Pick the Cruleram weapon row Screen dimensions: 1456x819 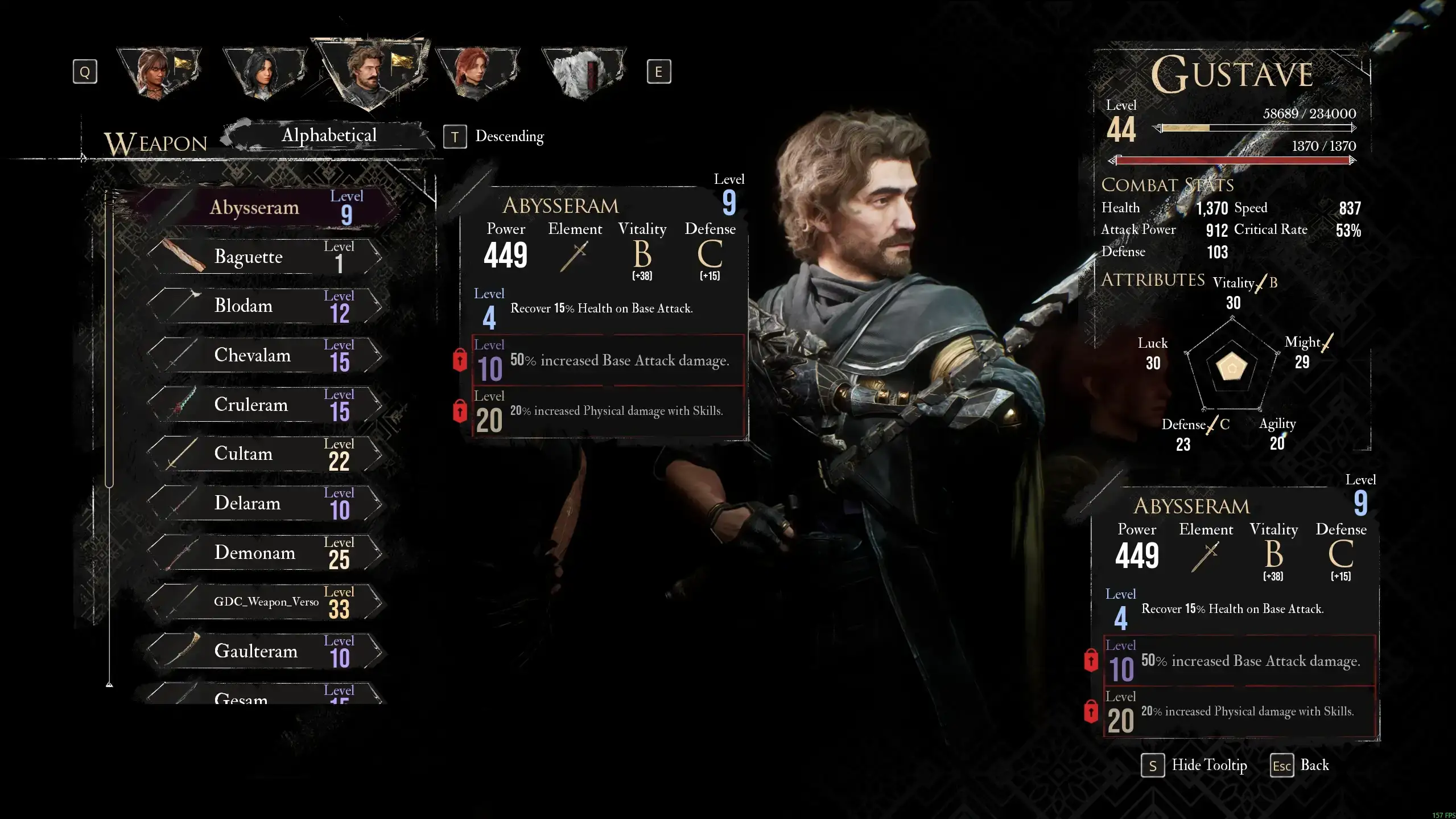(265, 405)
